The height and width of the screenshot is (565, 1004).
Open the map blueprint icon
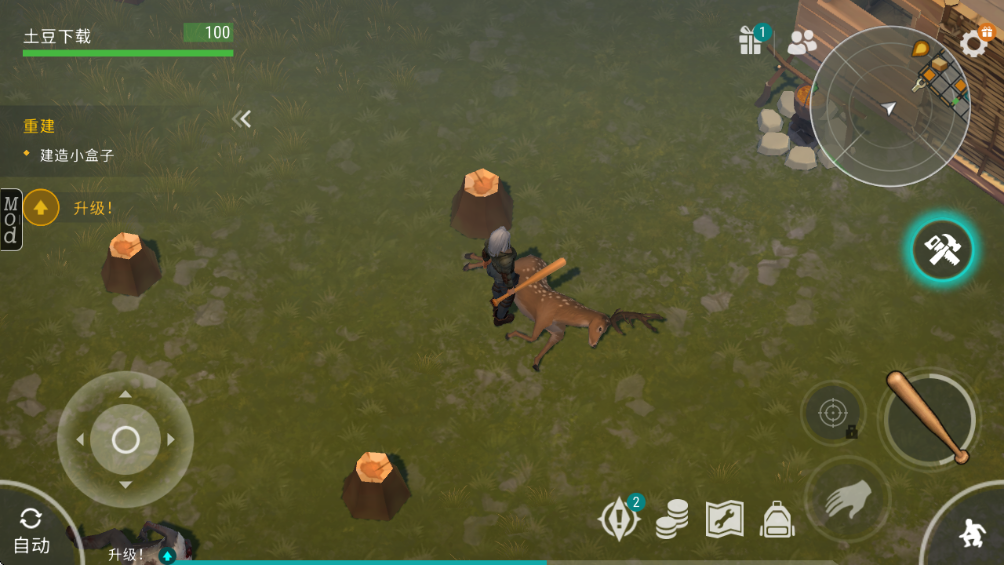click(x=724, y=519)
